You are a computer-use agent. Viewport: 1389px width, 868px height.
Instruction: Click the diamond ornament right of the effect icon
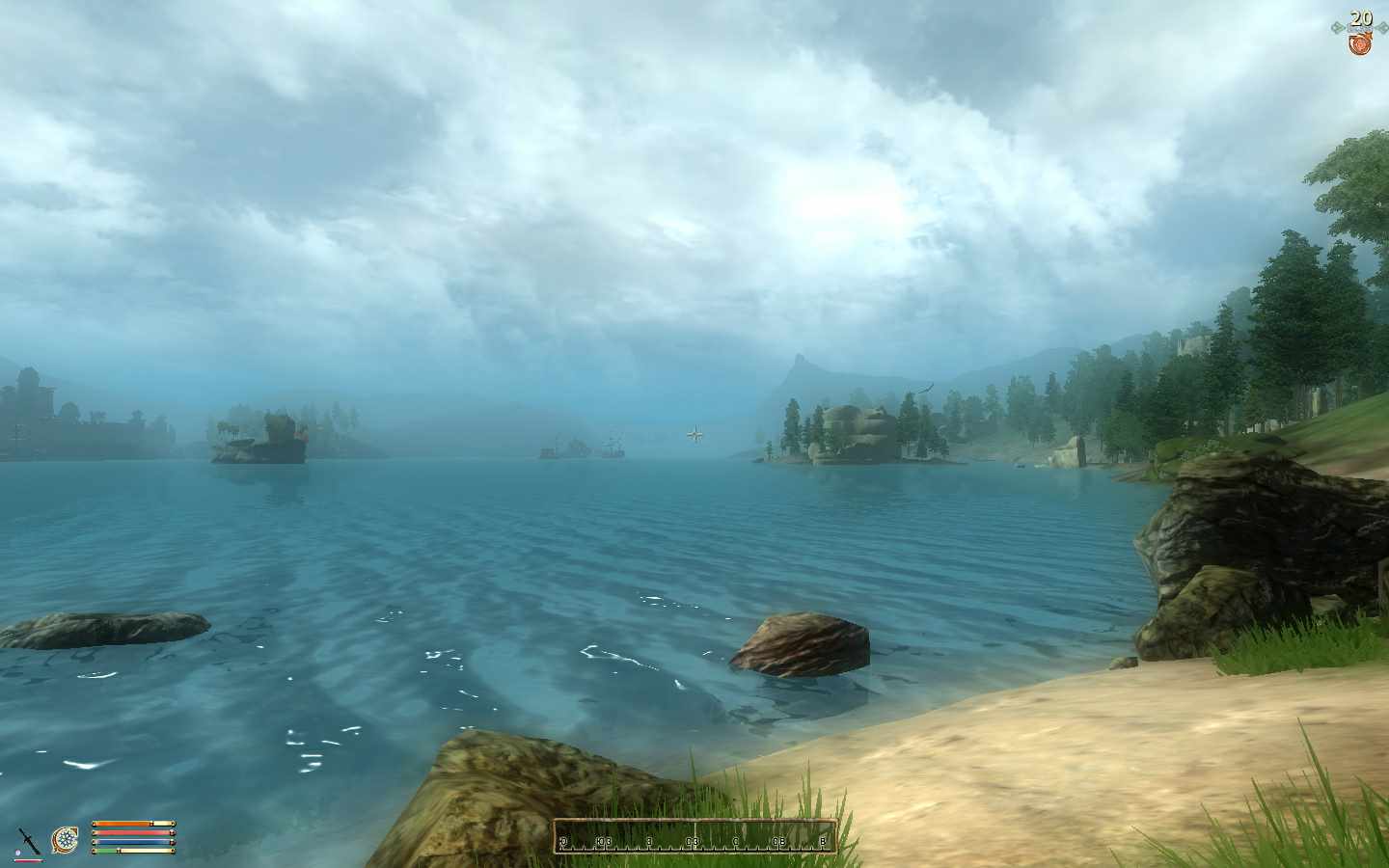(1382, 26)
